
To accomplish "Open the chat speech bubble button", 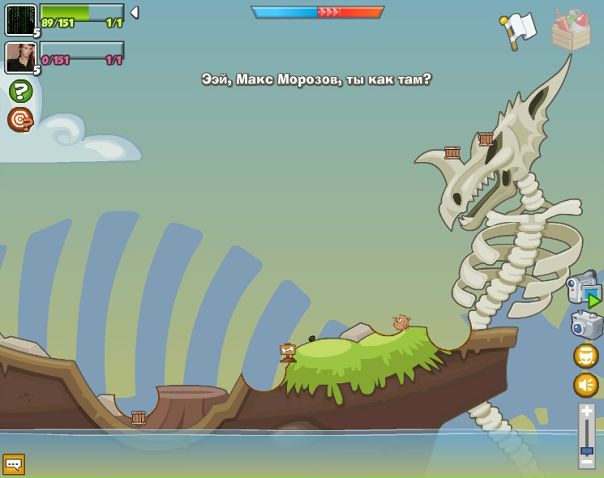I will pyautogui.click(x=13, y=464).
